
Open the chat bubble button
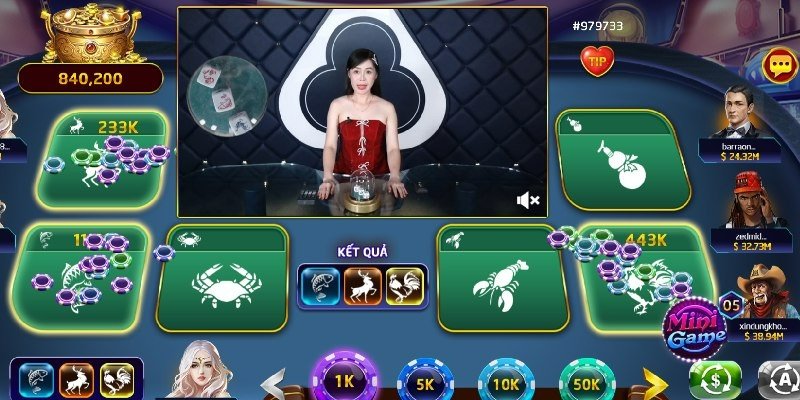pyautogui.click(x=777, y=65)
